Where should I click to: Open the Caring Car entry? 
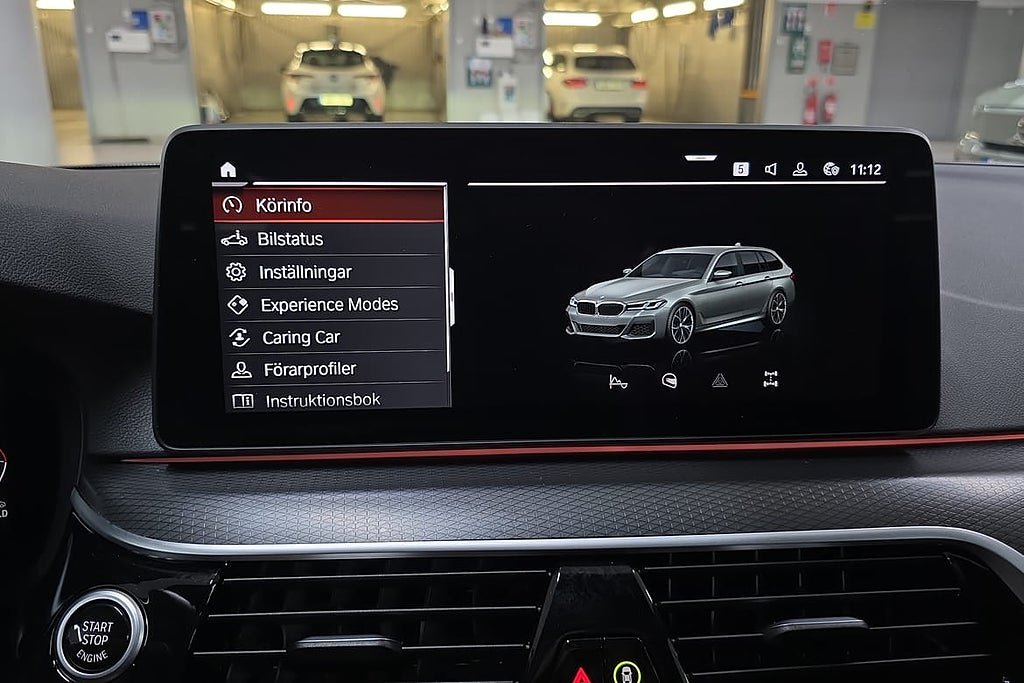click(329, 338)
